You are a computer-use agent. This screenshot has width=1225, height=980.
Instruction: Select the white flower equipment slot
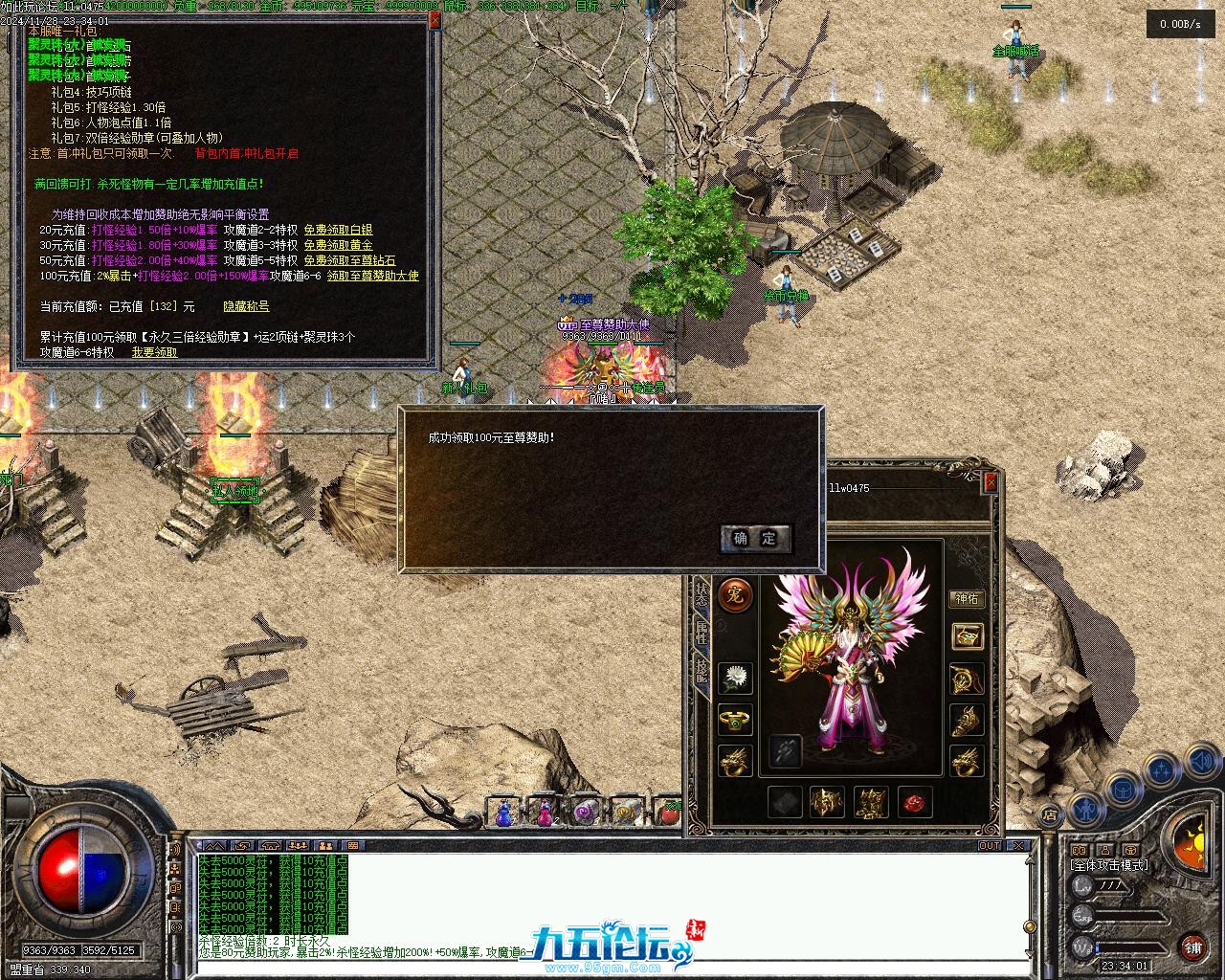pyautogui.click(x=735, y=678)
